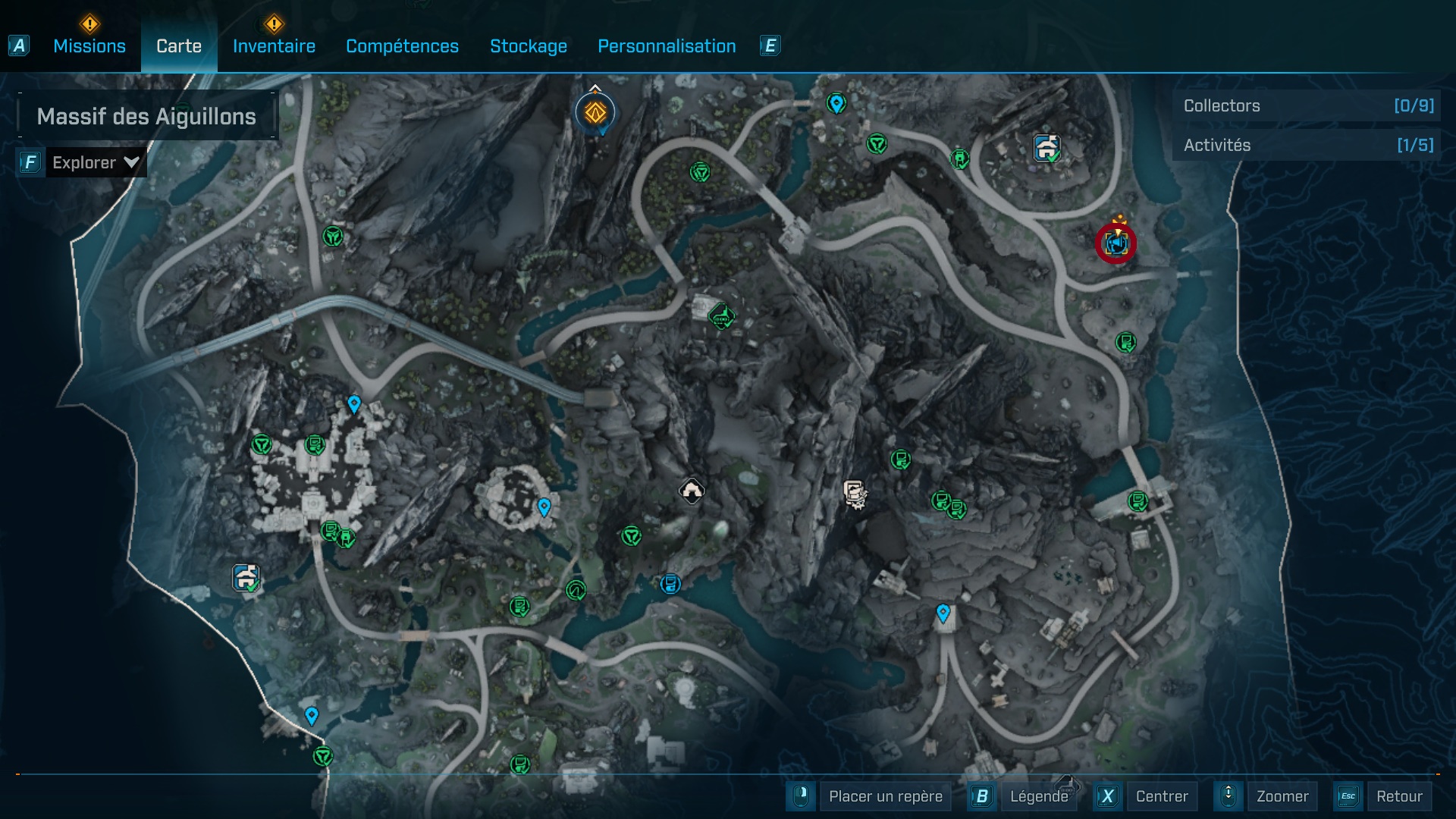This screenshot has height=819, width=1456.
Task: Click the Légende button
Action: (x=1038, y=796)
